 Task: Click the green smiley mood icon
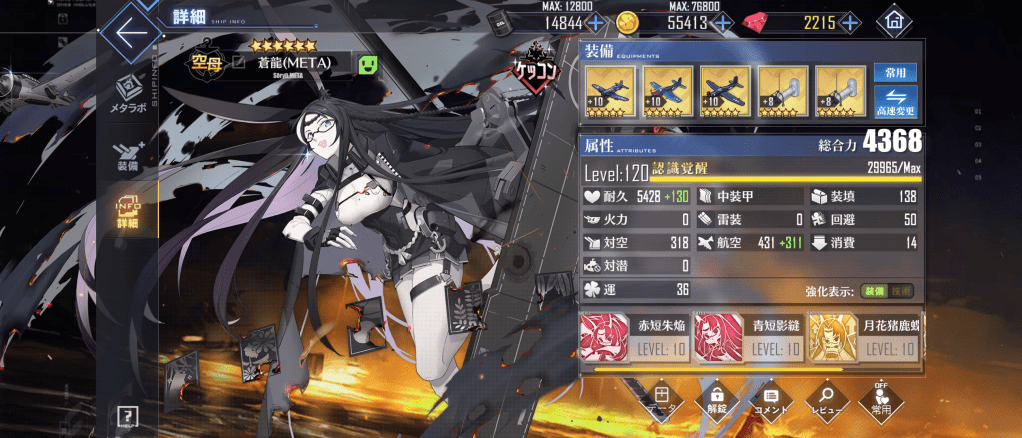click(369, 65)
